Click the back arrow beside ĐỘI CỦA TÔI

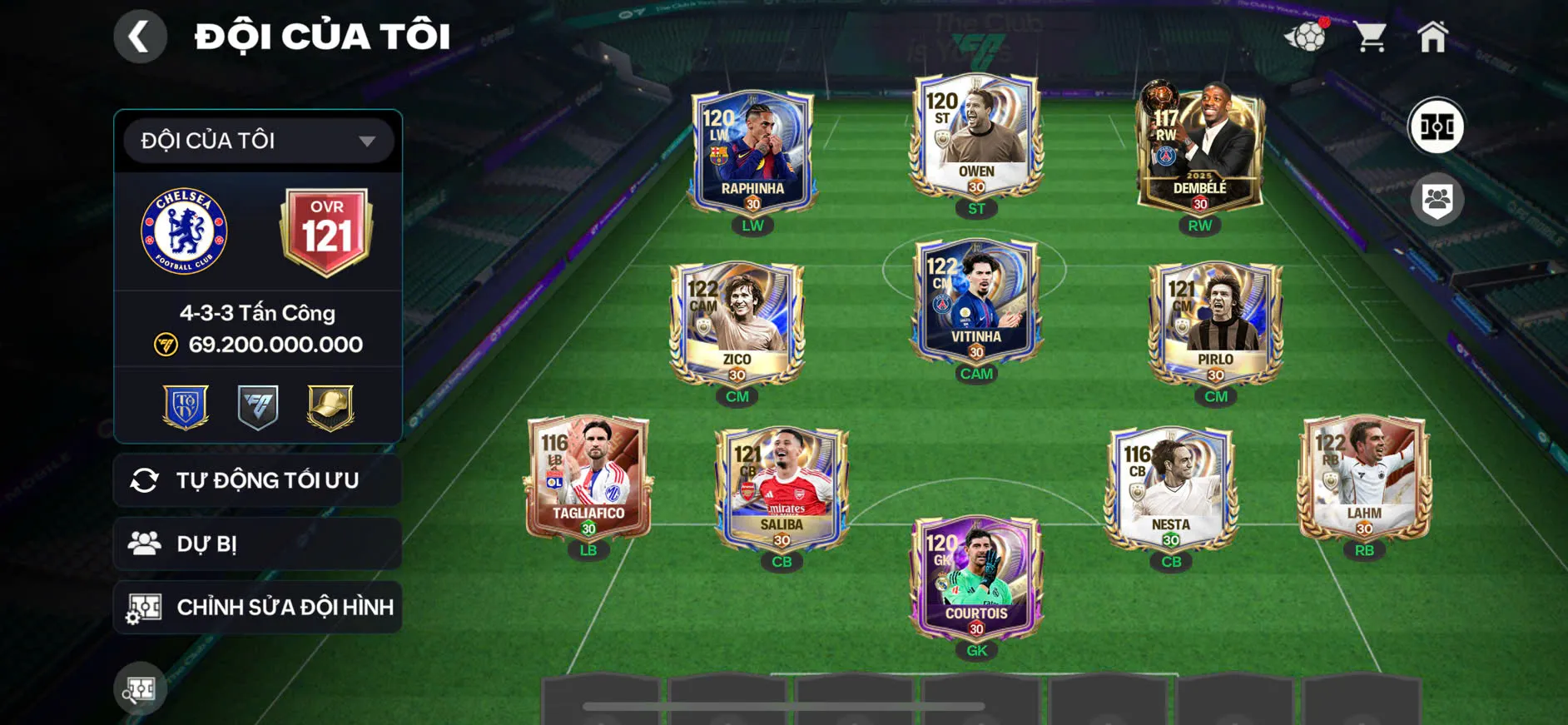[x=140, y=36]
